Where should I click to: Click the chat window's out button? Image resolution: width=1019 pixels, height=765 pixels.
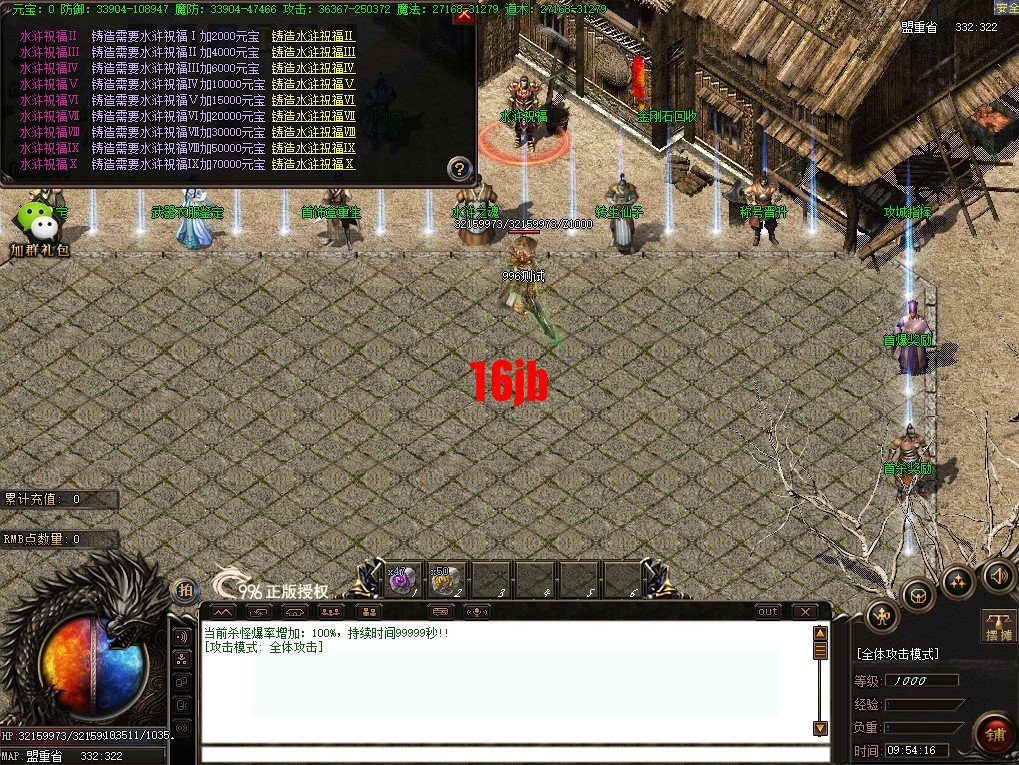pyautogui.click(x=767, y=611)
